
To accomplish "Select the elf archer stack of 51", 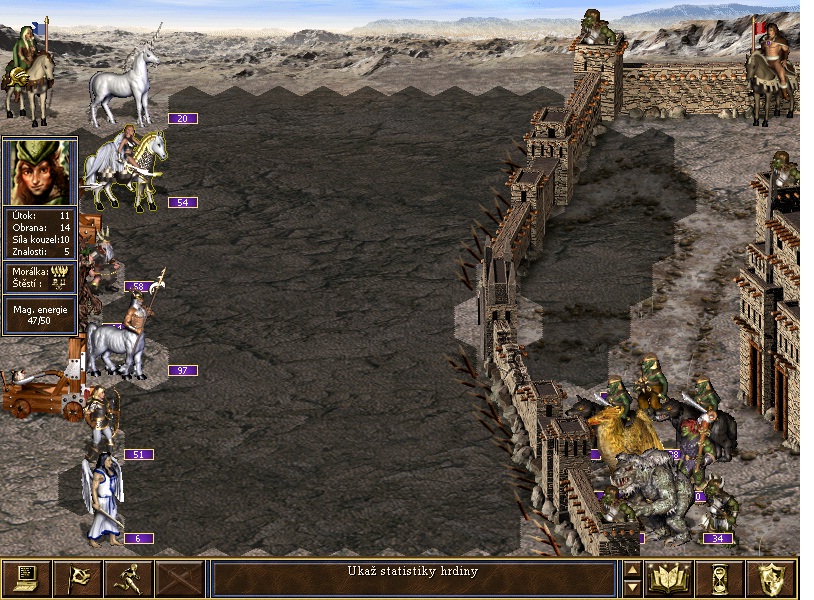I will point(102,420).
